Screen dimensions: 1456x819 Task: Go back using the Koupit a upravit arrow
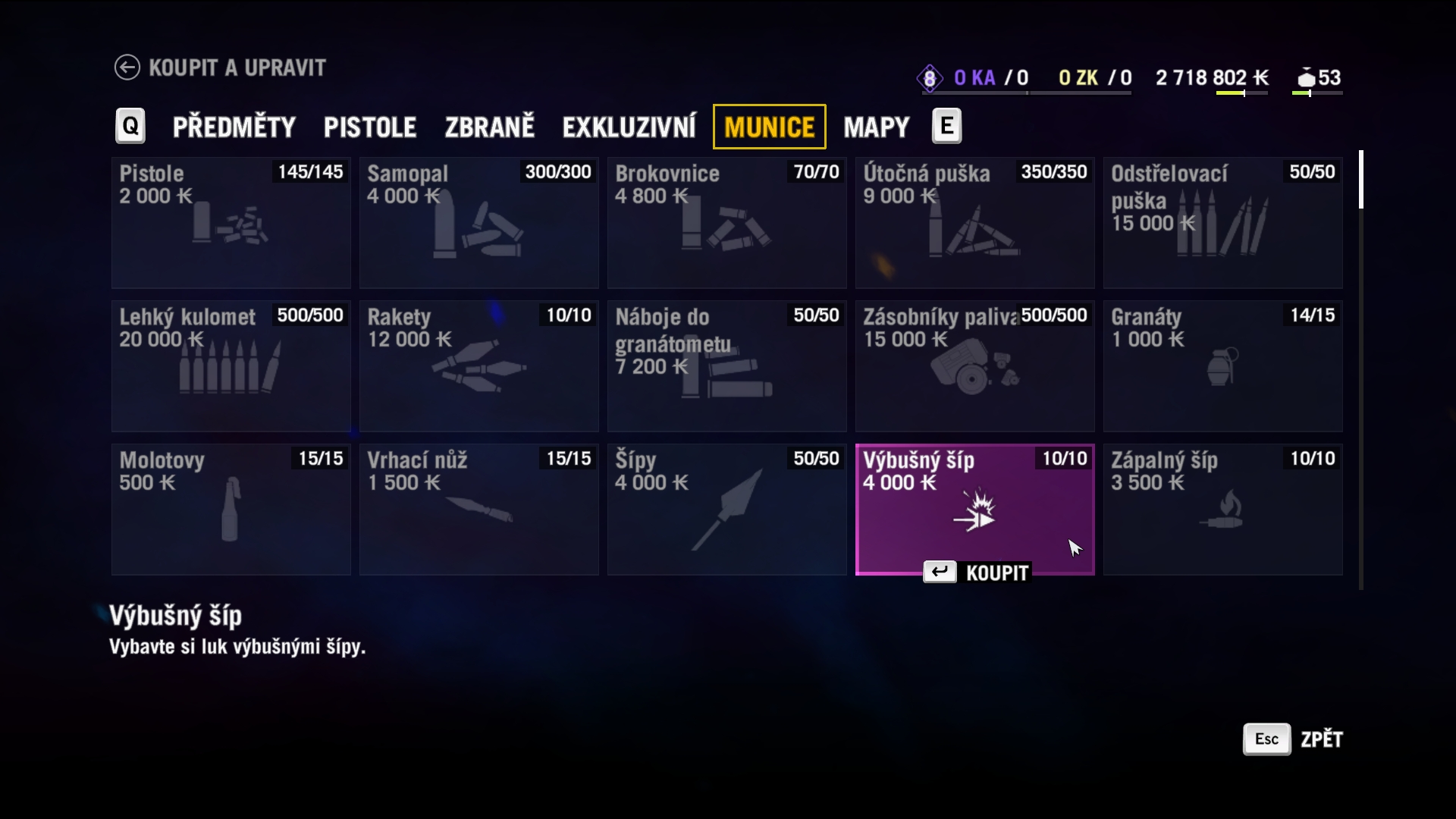127,67
